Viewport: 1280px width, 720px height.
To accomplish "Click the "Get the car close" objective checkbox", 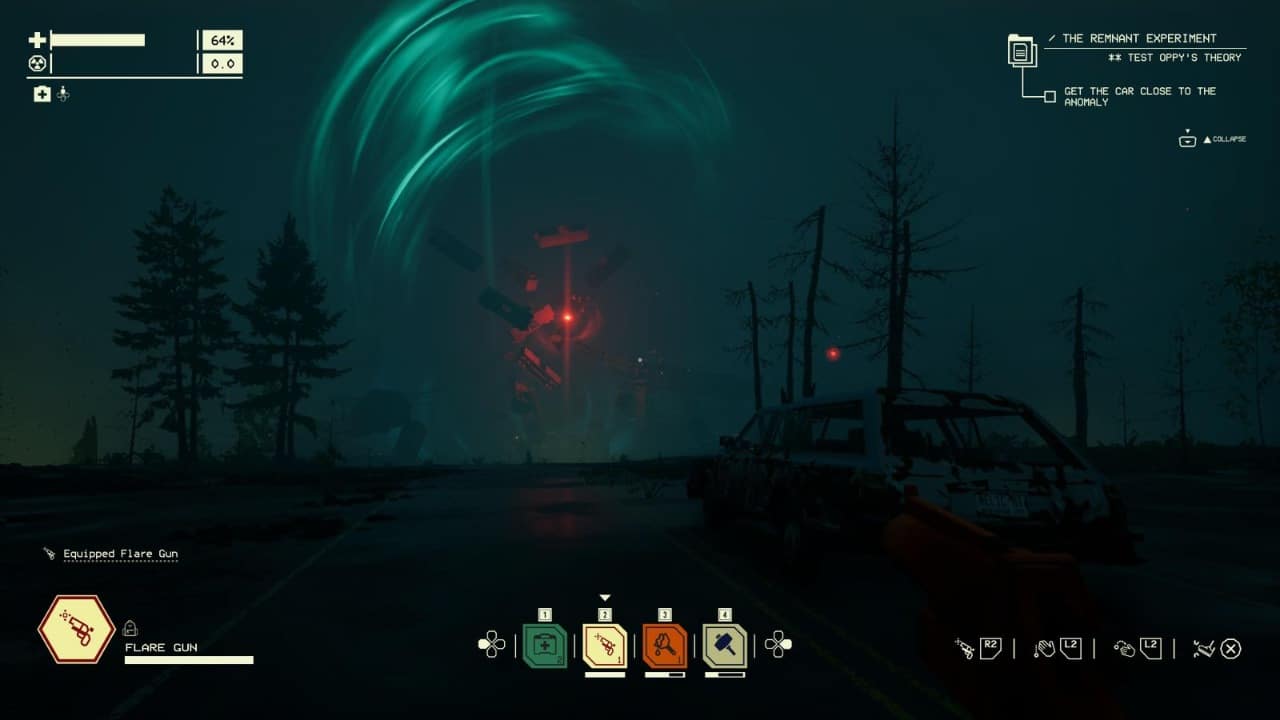I will coord(1049,97).
